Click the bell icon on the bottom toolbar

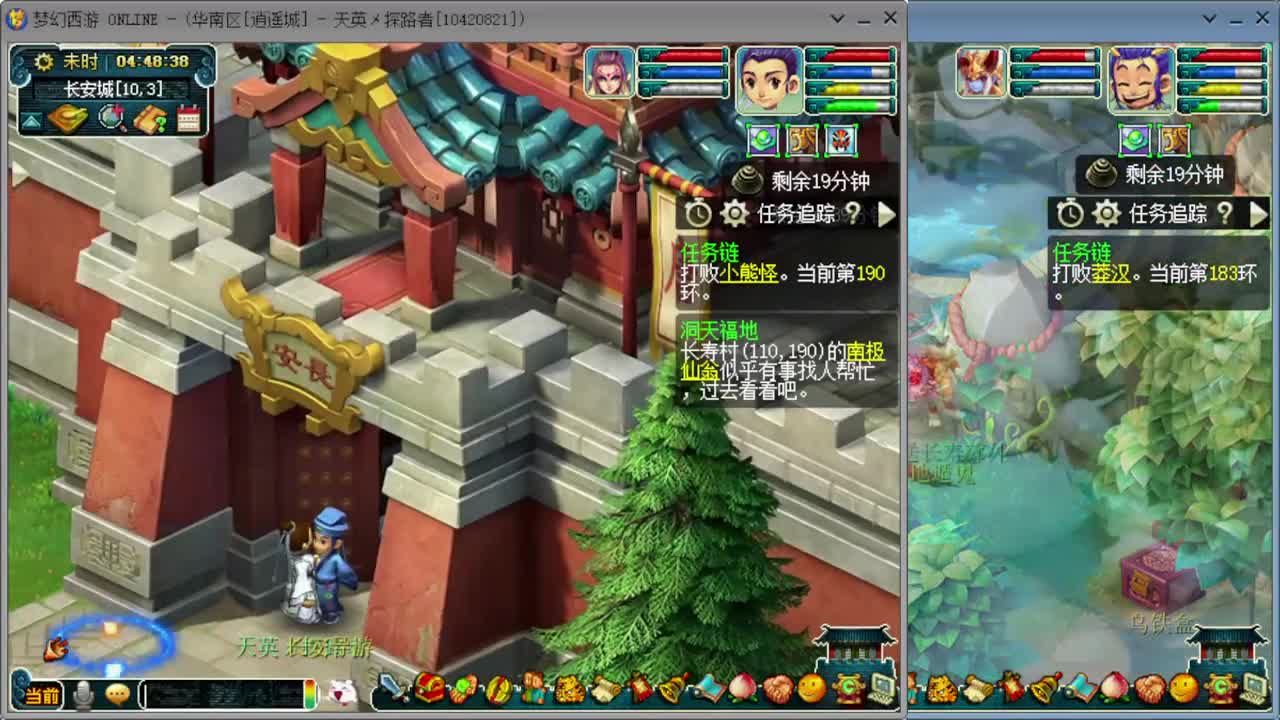671,690
